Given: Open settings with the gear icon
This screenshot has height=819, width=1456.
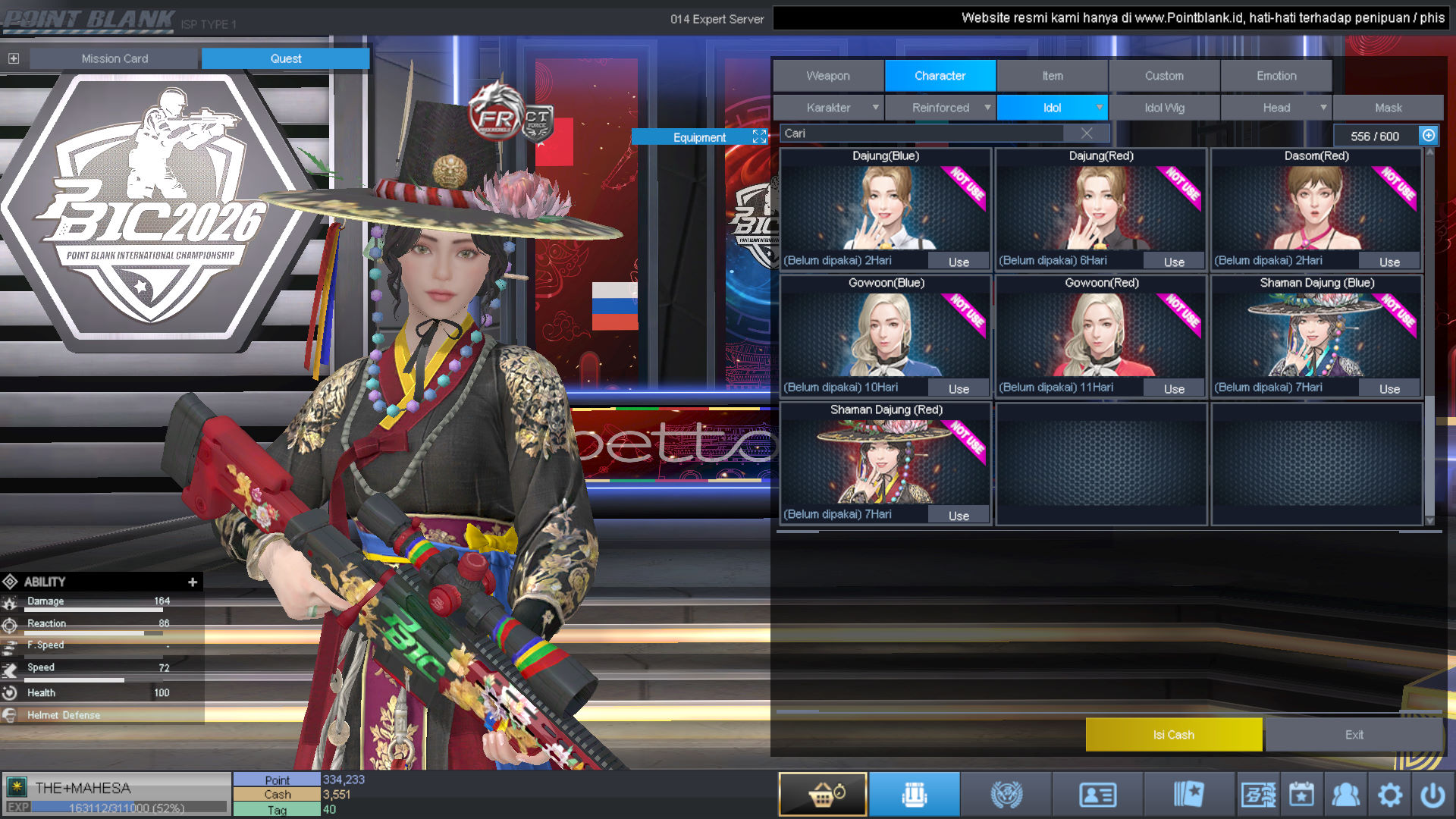Looking at the screenshot, I should (x=1389, y=795).
